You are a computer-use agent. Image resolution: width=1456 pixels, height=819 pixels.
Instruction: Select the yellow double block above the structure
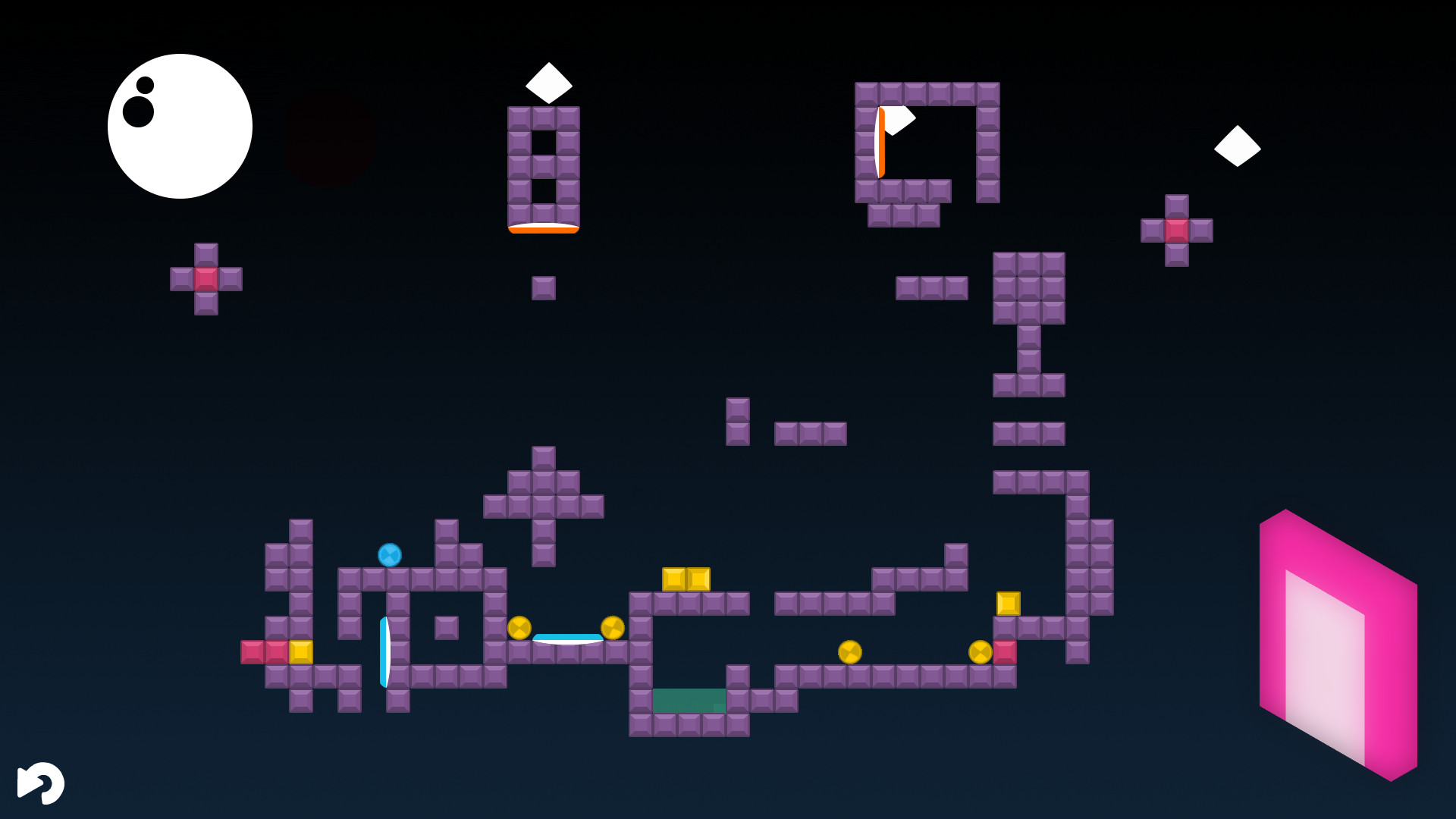(x=686, y=580)
